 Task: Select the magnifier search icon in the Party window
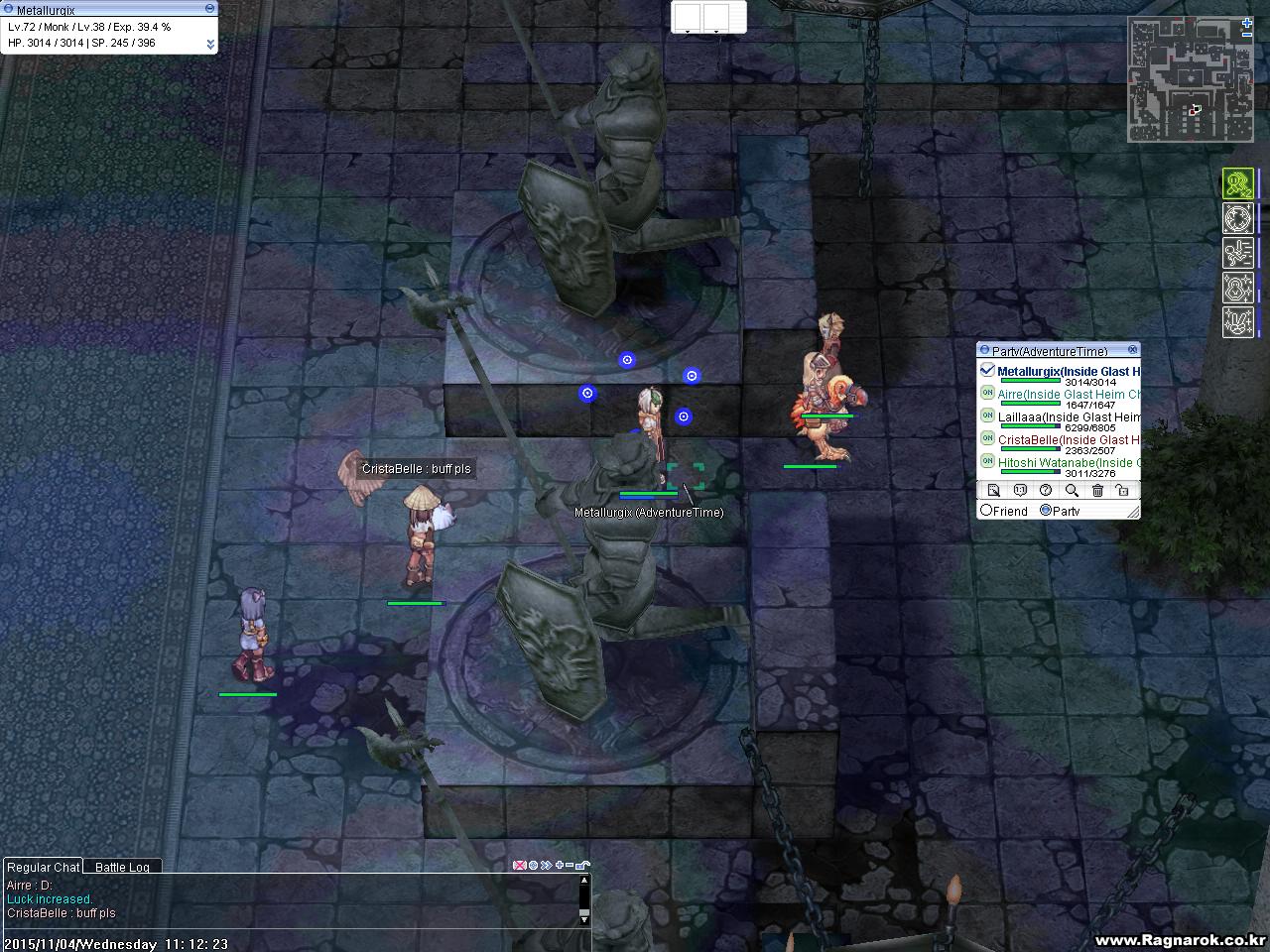[x=1072, y=490]
